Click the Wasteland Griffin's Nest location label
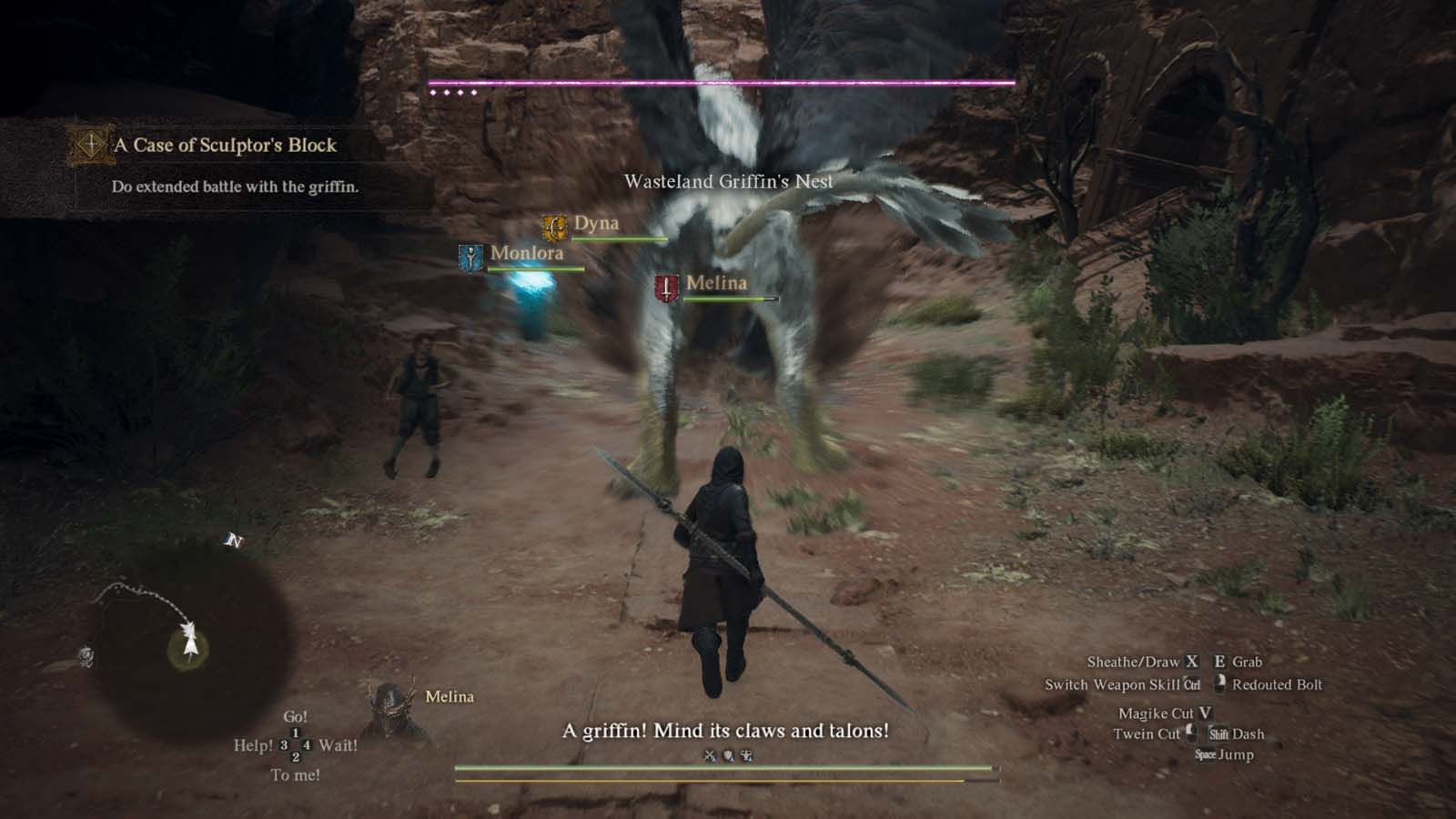The width and height of the screenshot is (1456, 819). [x=728, y=180]
